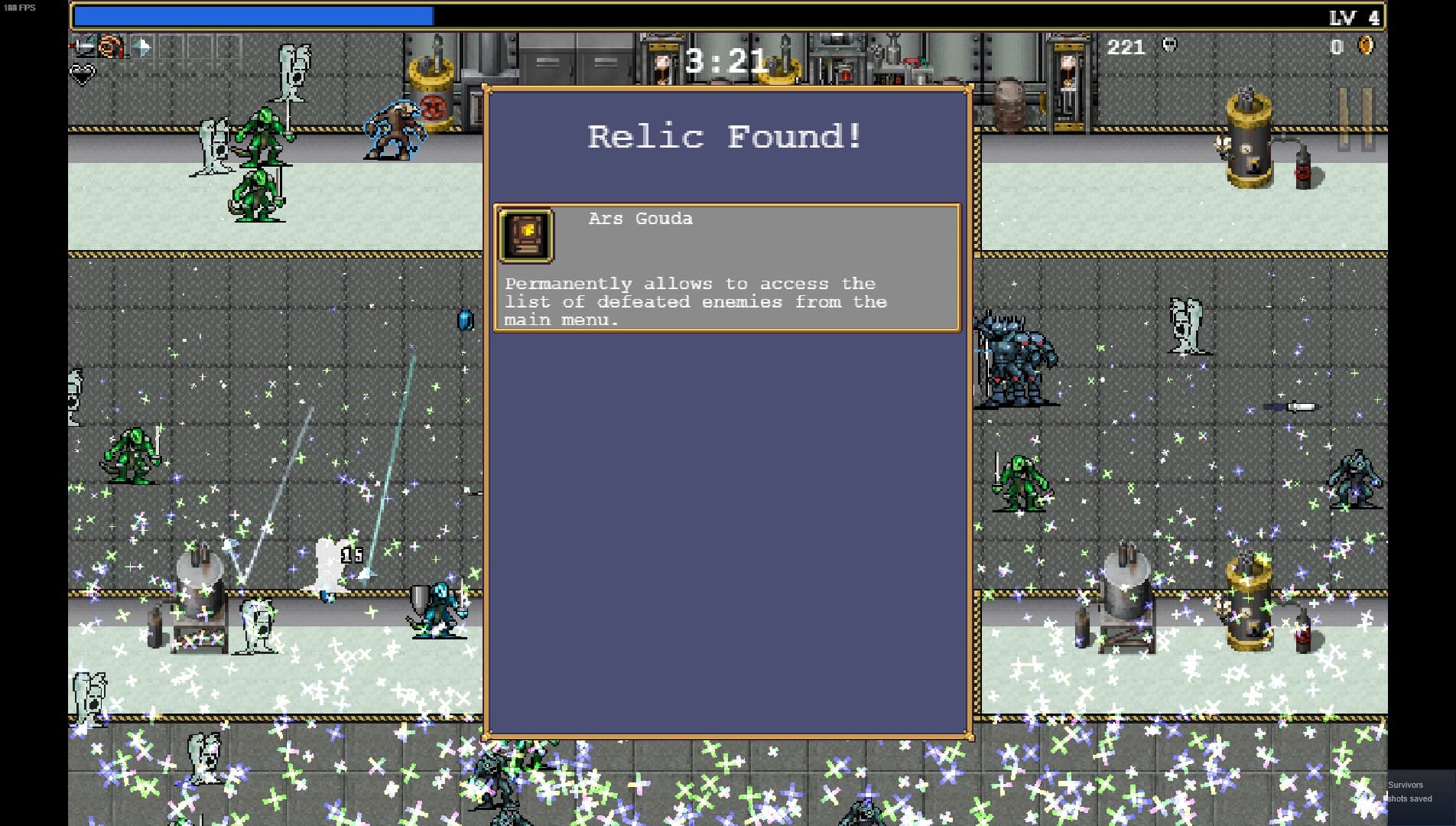1456x826 pixels.
Task: Select the white diamond weapon slot icon
Action: pyautogui.click(x=141, y=47)
